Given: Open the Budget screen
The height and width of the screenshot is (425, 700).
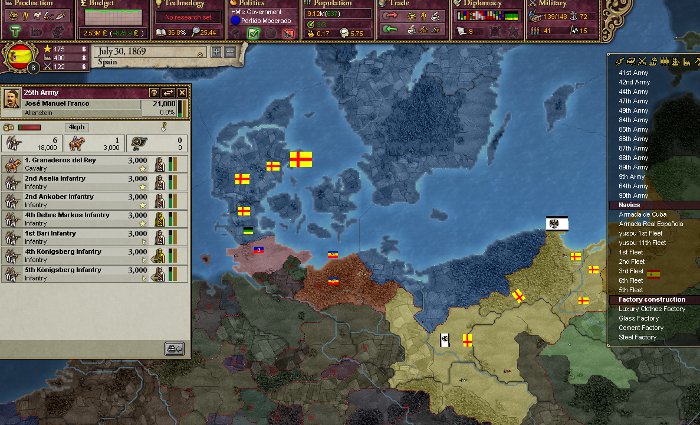Looking at the screenshot, I should (x=110, y=5).
